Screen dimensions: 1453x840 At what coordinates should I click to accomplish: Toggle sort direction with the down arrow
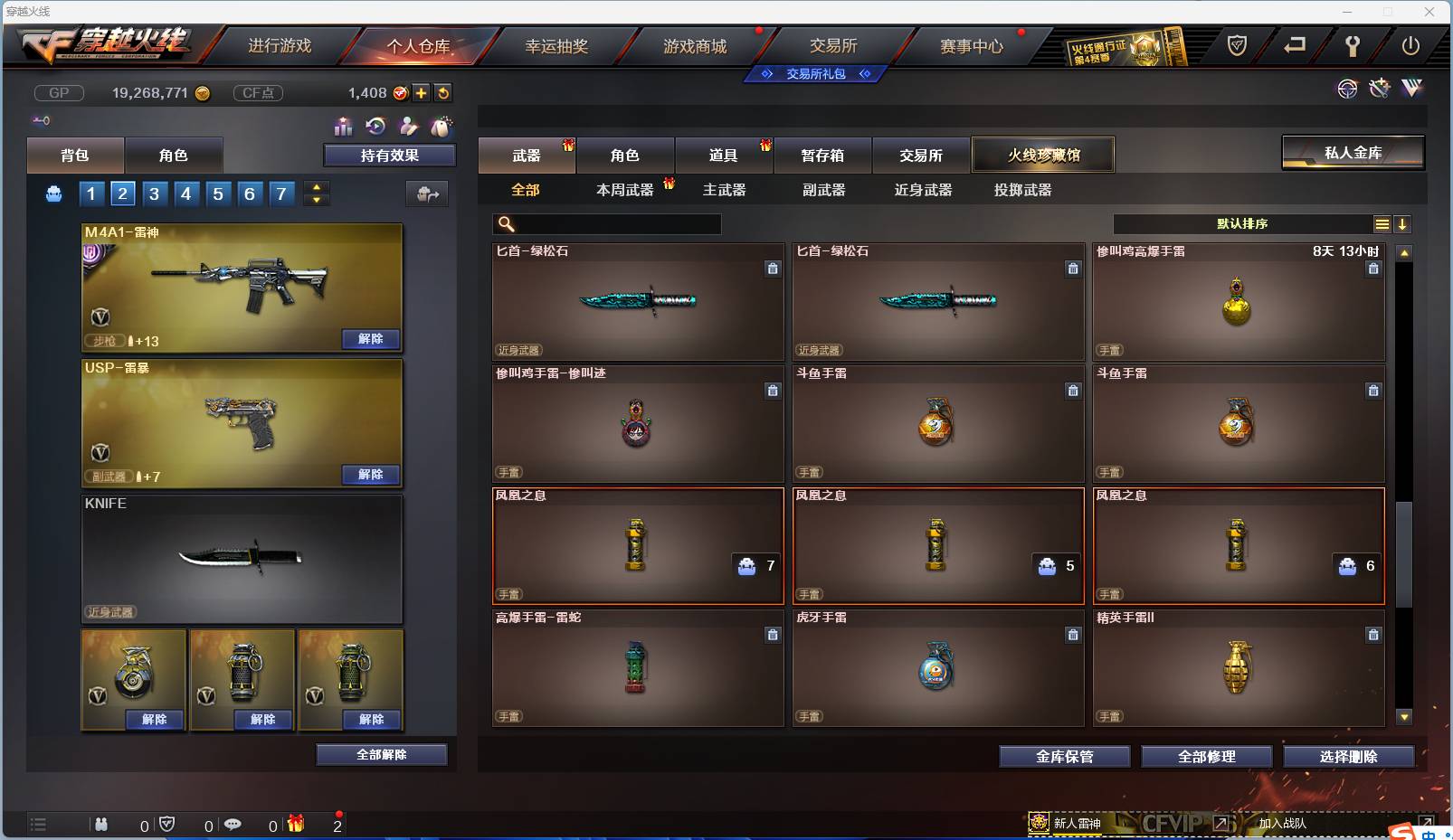click(x=1403, y=223)
